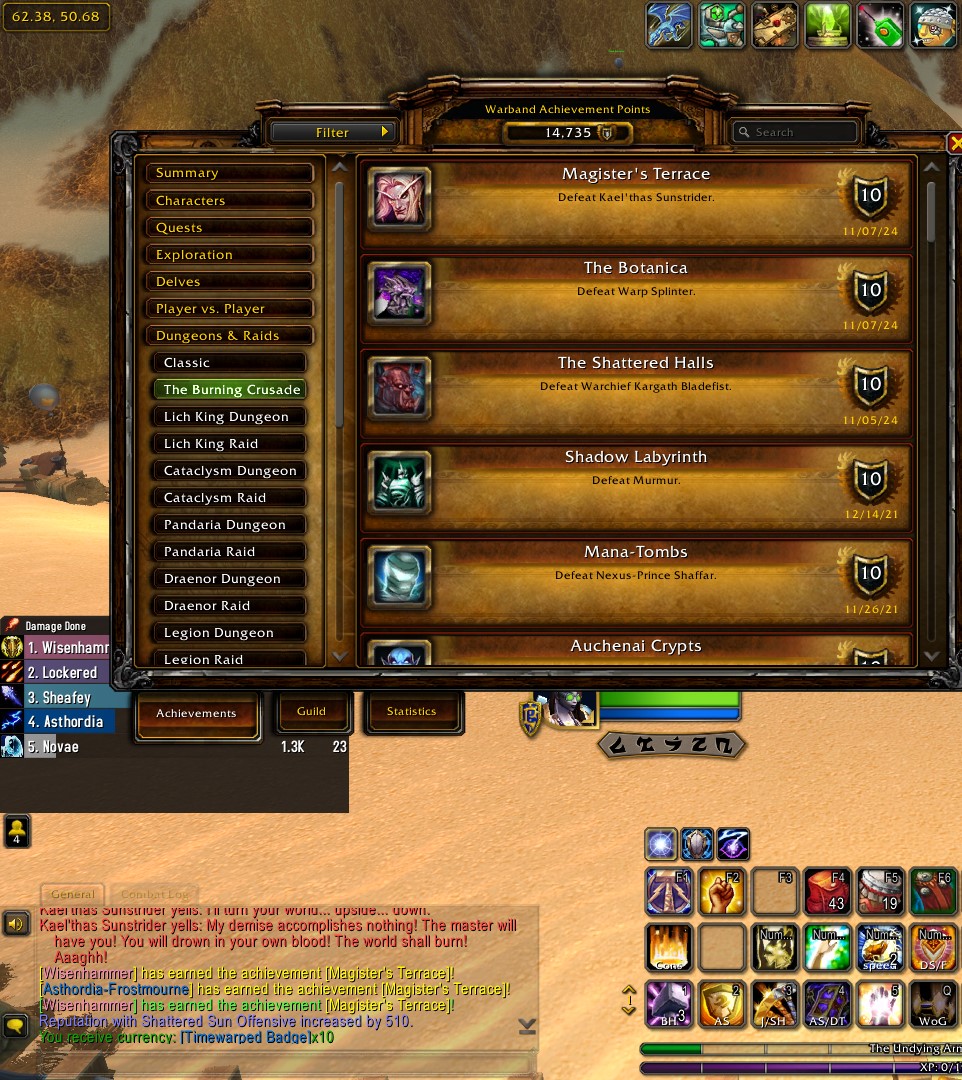Select Draenor Raid subcategory

[229, 606]
